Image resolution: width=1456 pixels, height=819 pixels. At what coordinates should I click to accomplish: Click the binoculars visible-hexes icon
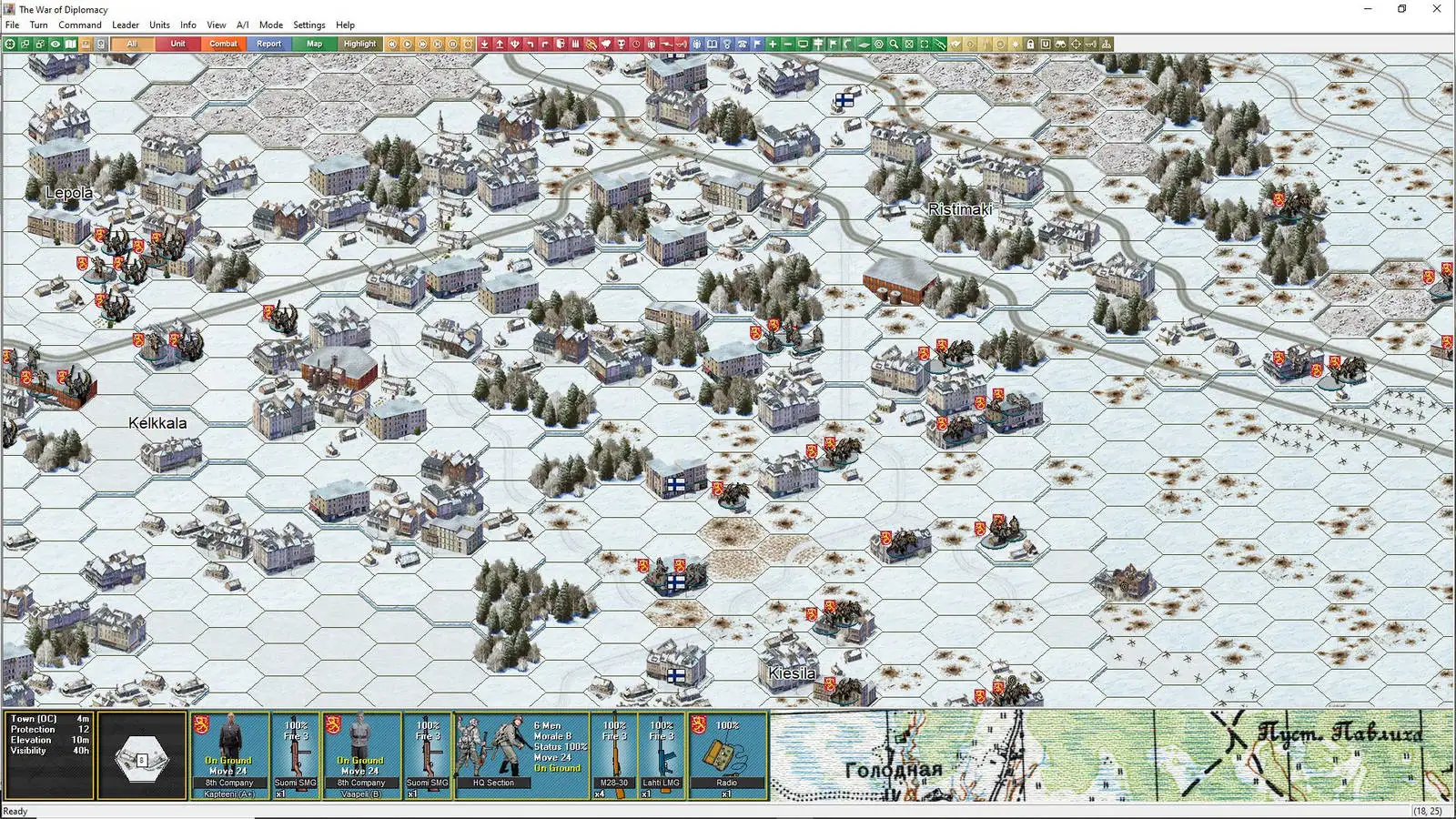(1061, 43)
